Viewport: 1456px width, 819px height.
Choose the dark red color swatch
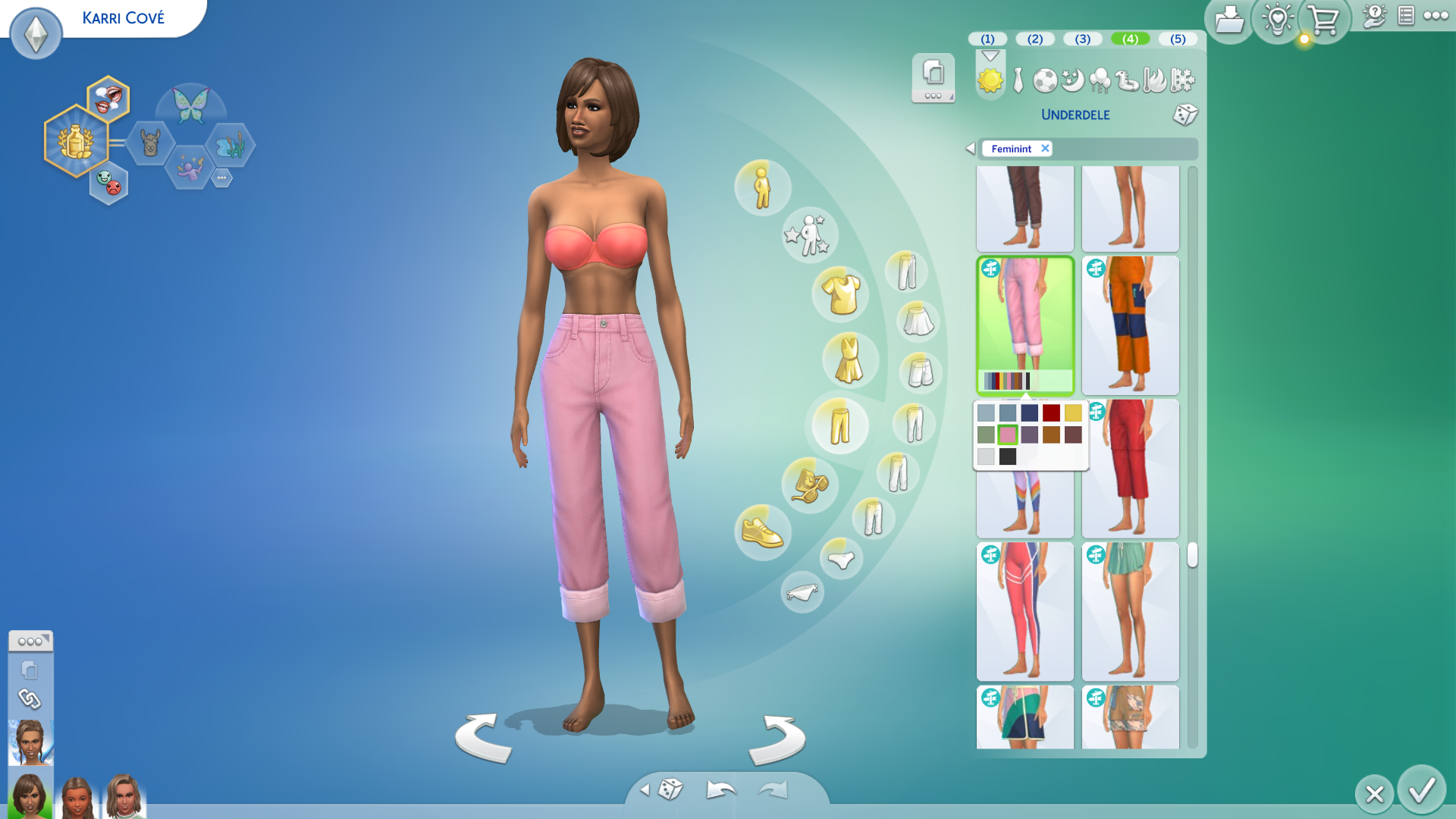pos(1051,413)
